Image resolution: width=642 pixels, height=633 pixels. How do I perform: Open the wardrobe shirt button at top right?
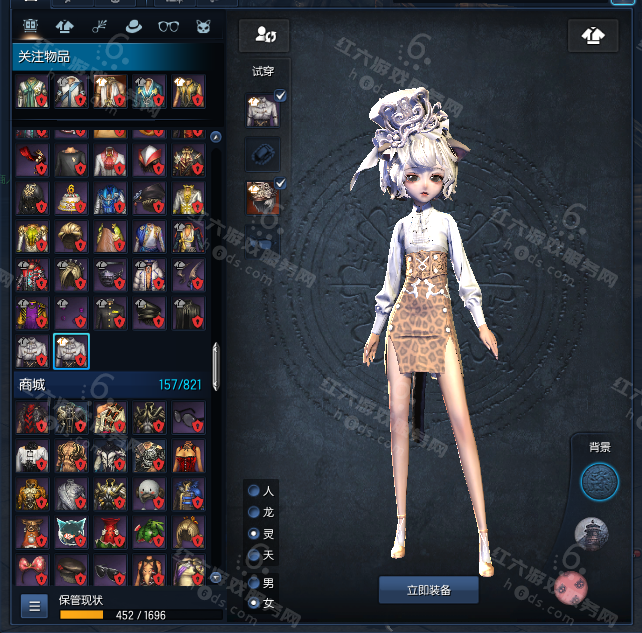[x=593, y=36]
